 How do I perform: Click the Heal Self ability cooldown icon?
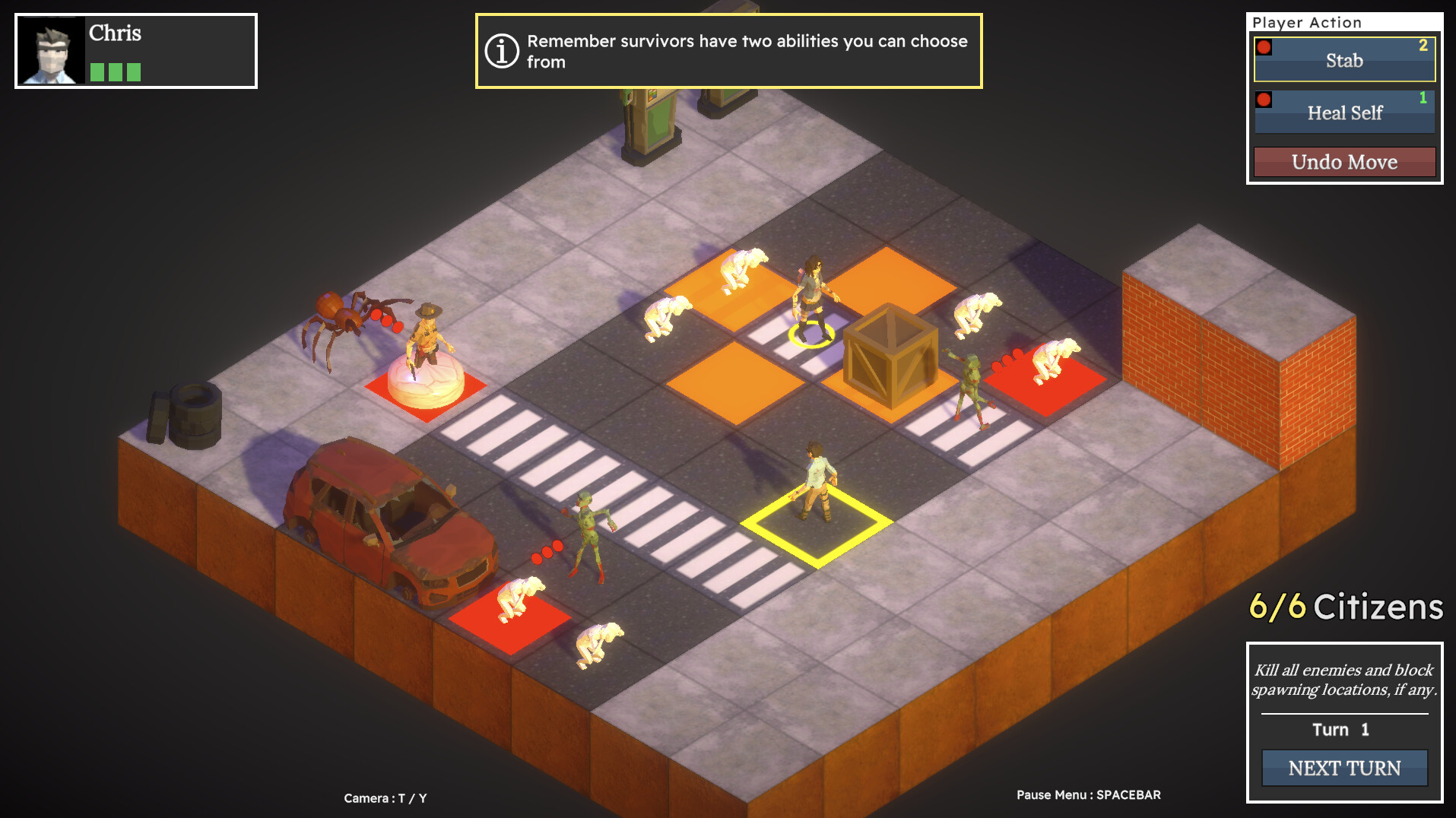click(1264, 99)
